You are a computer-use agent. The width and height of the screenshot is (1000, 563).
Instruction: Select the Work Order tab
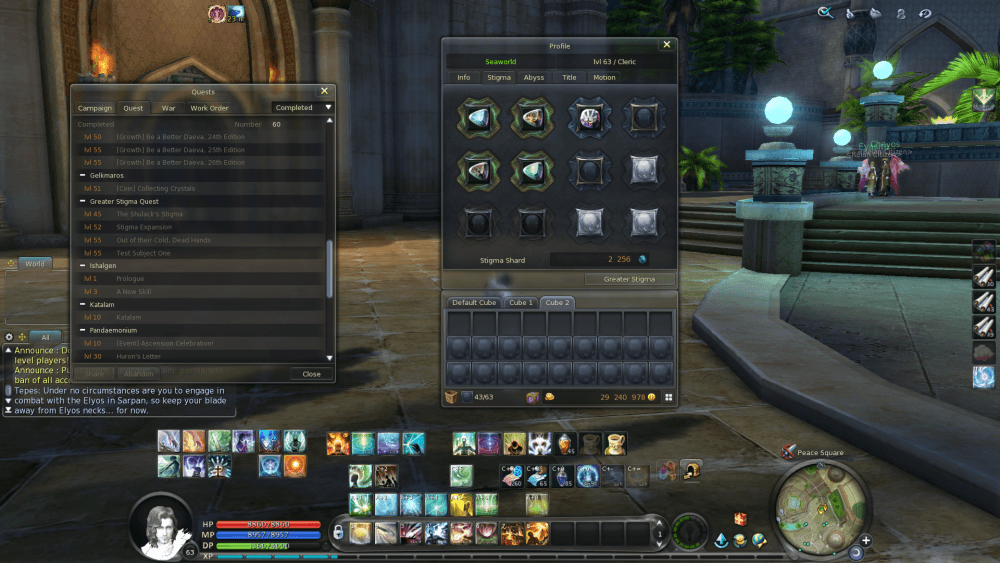(x=209, y=108)
